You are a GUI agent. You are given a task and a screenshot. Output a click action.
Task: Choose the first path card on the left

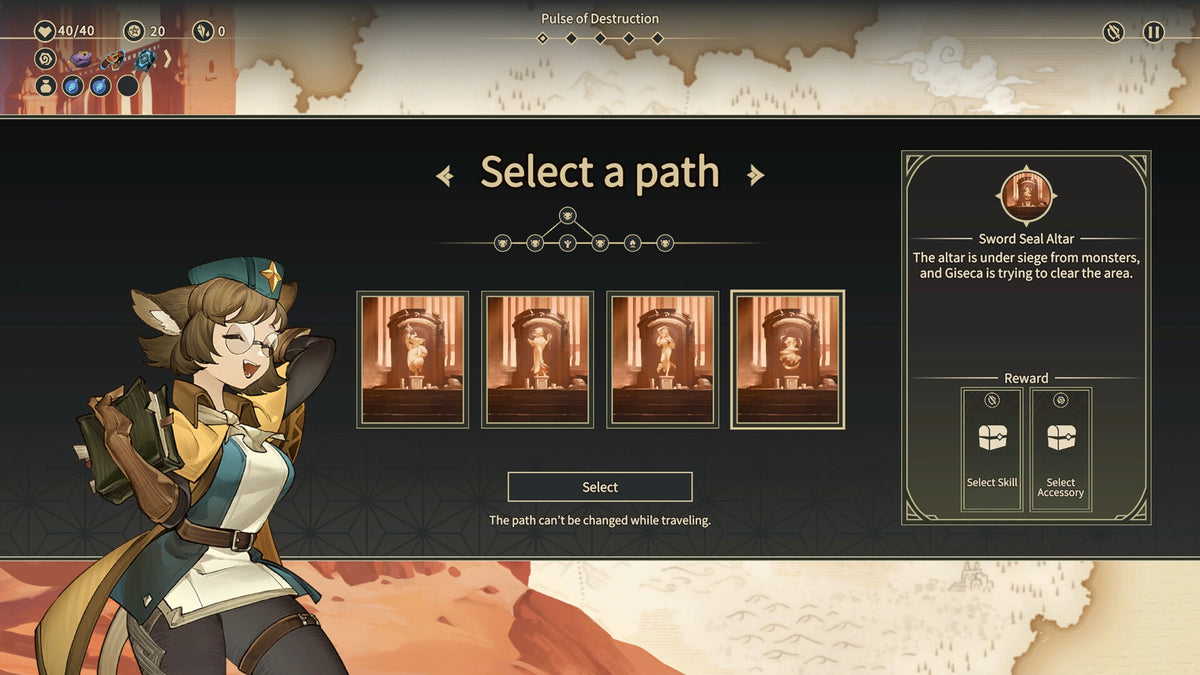(412, 360)
